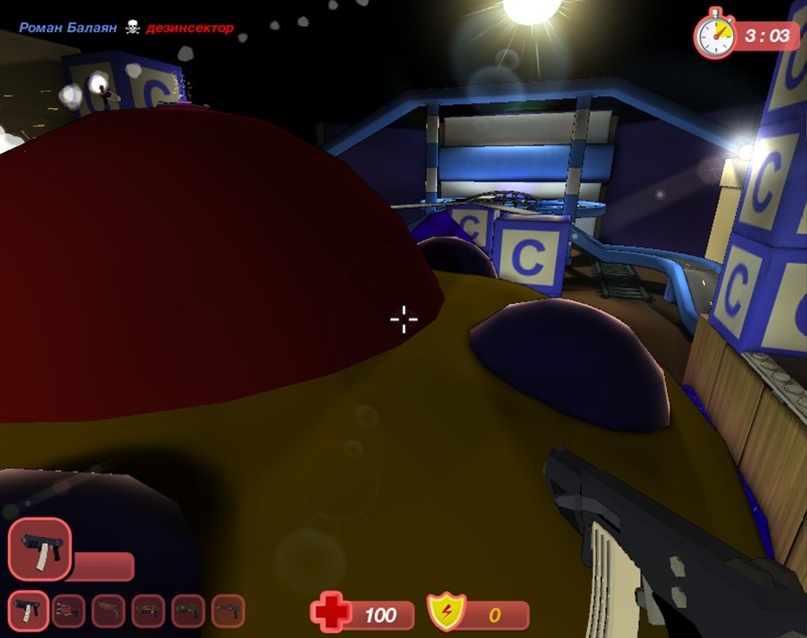Image resolution: width=807 pixels, height=638 pixels.
Task: Pick the gray gun in the last slot
Action: click(x=228, y=611)
